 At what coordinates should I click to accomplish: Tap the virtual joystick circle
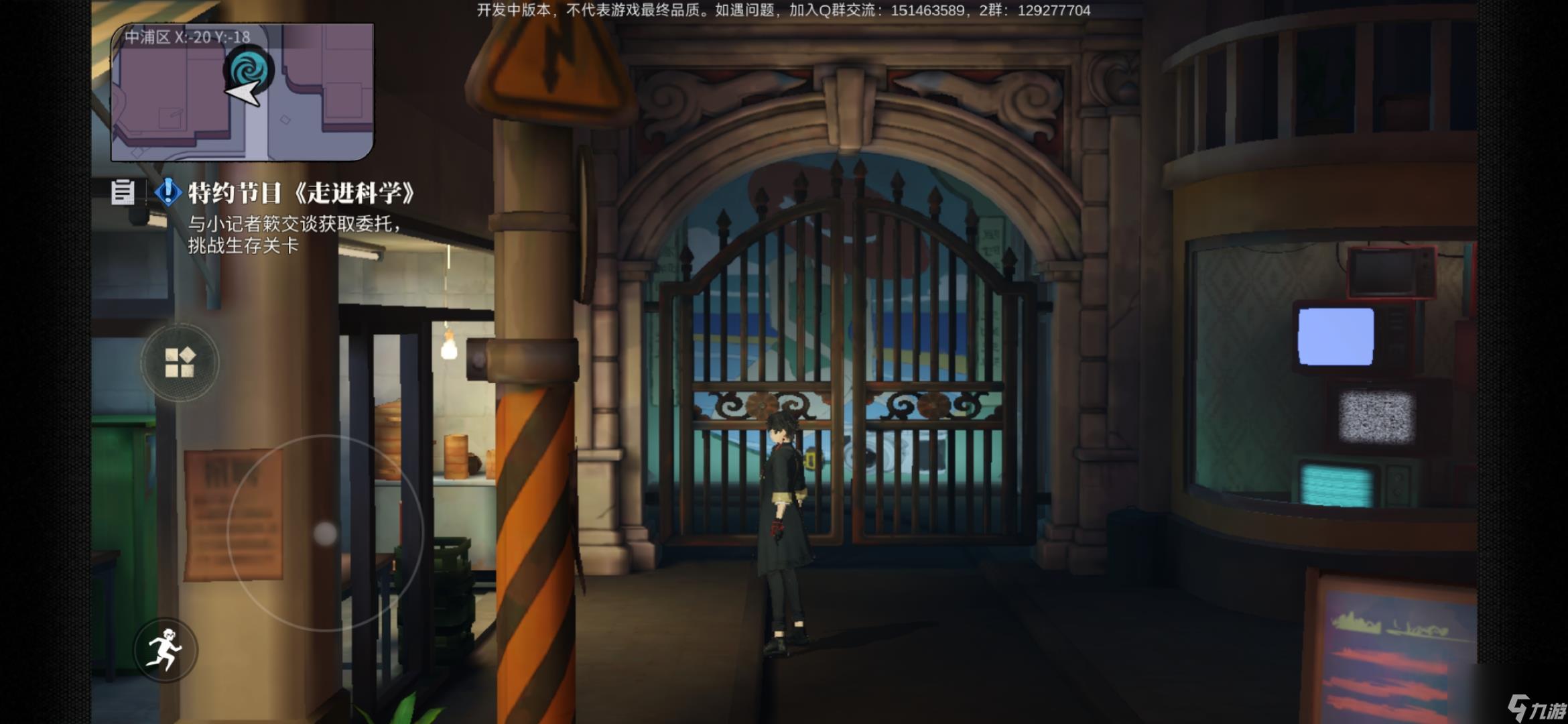[324, 533]
